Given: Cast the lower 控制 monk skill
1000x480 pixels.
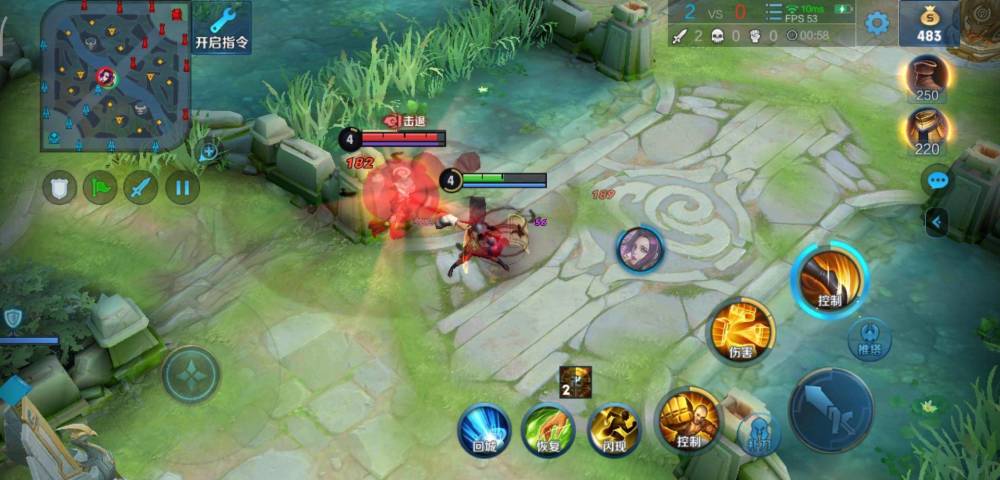Looking at the screenshot, I should coord(688,418).
